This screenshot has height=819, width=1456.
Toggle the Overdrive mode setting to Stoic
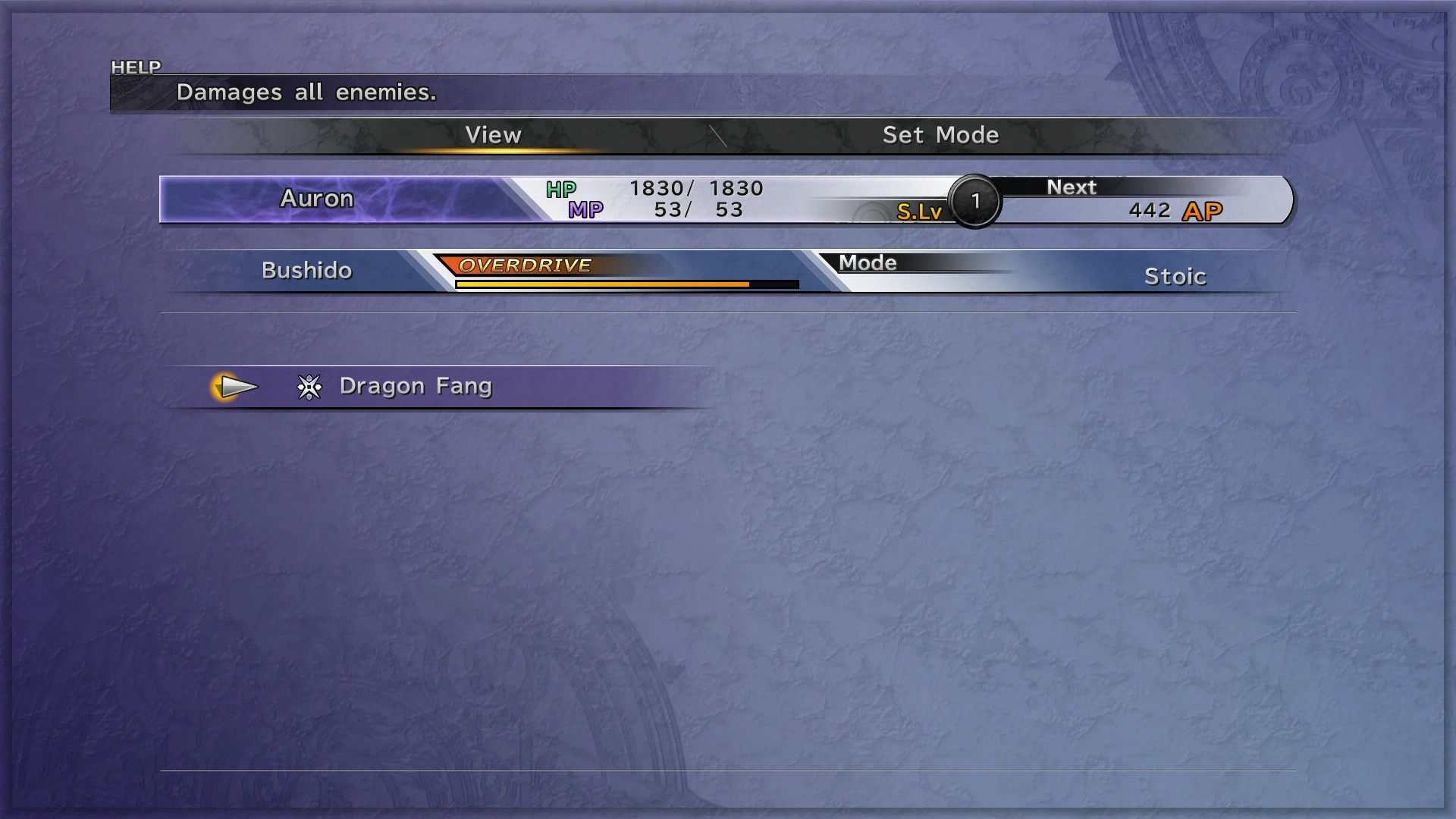click(x=1175, y=276)
